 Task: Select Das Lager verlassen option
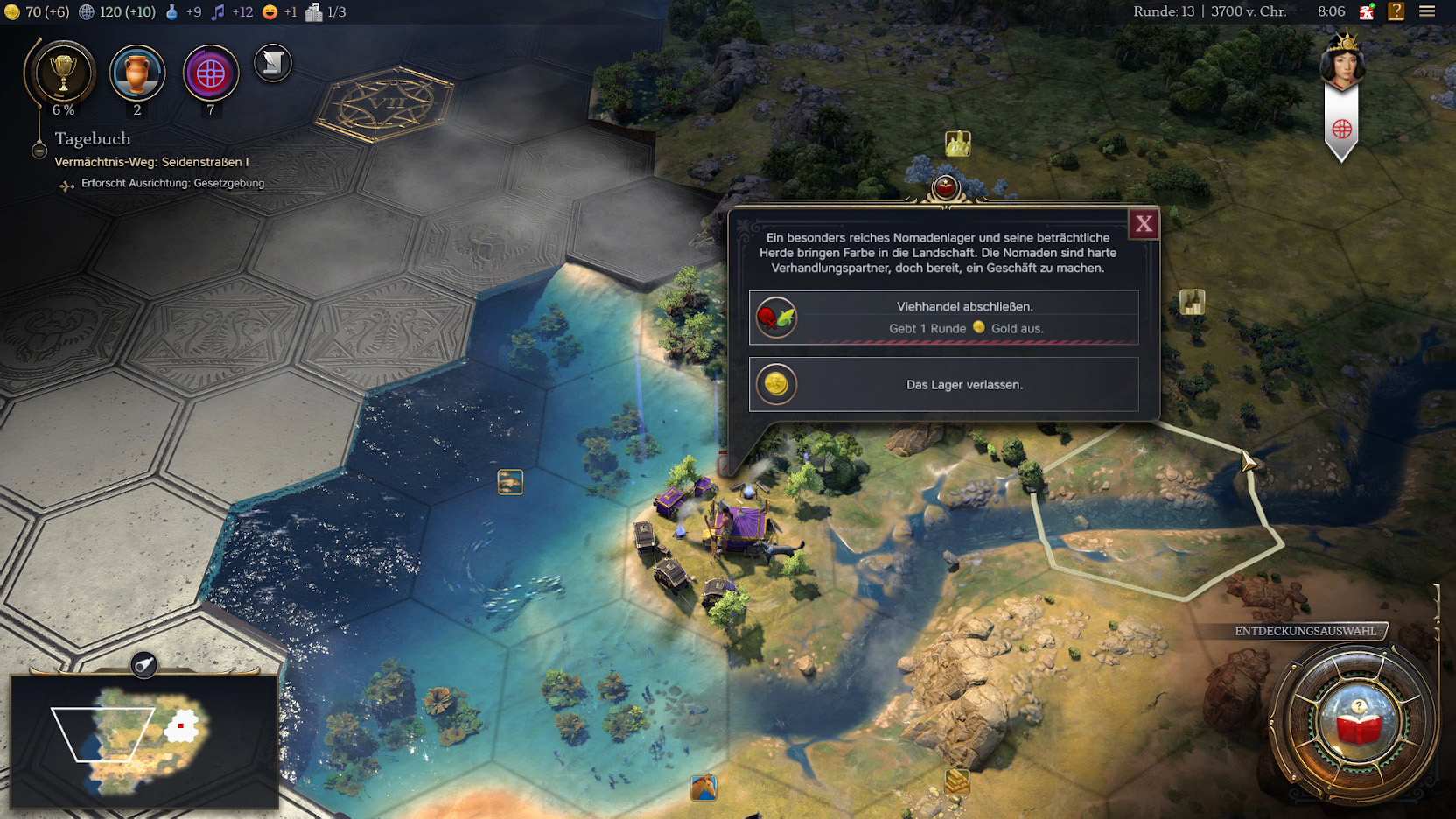(x=943, y=384)
